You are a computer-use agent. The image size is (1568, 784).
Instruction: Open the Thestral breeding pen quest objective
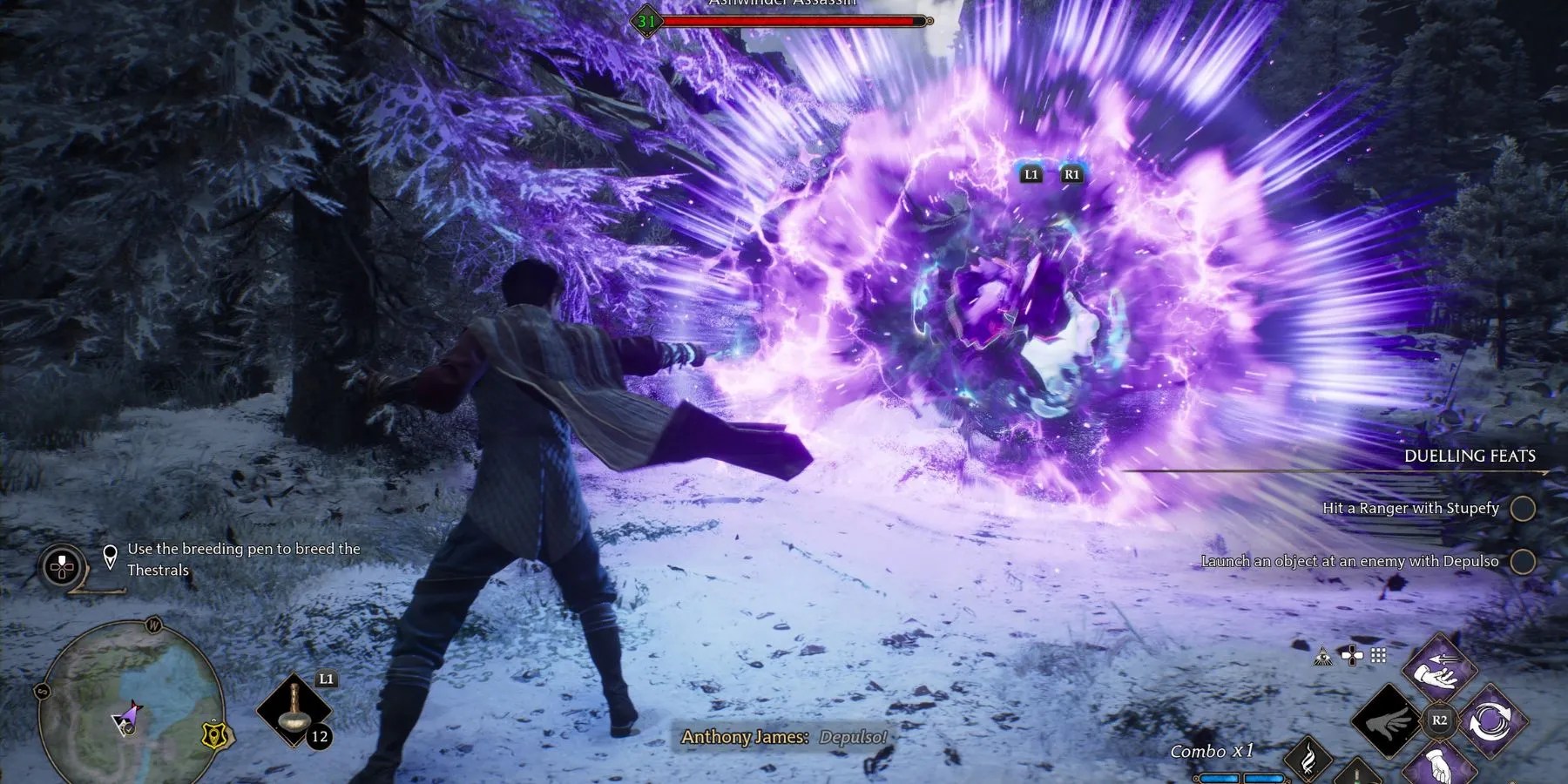tap(243, 559)
